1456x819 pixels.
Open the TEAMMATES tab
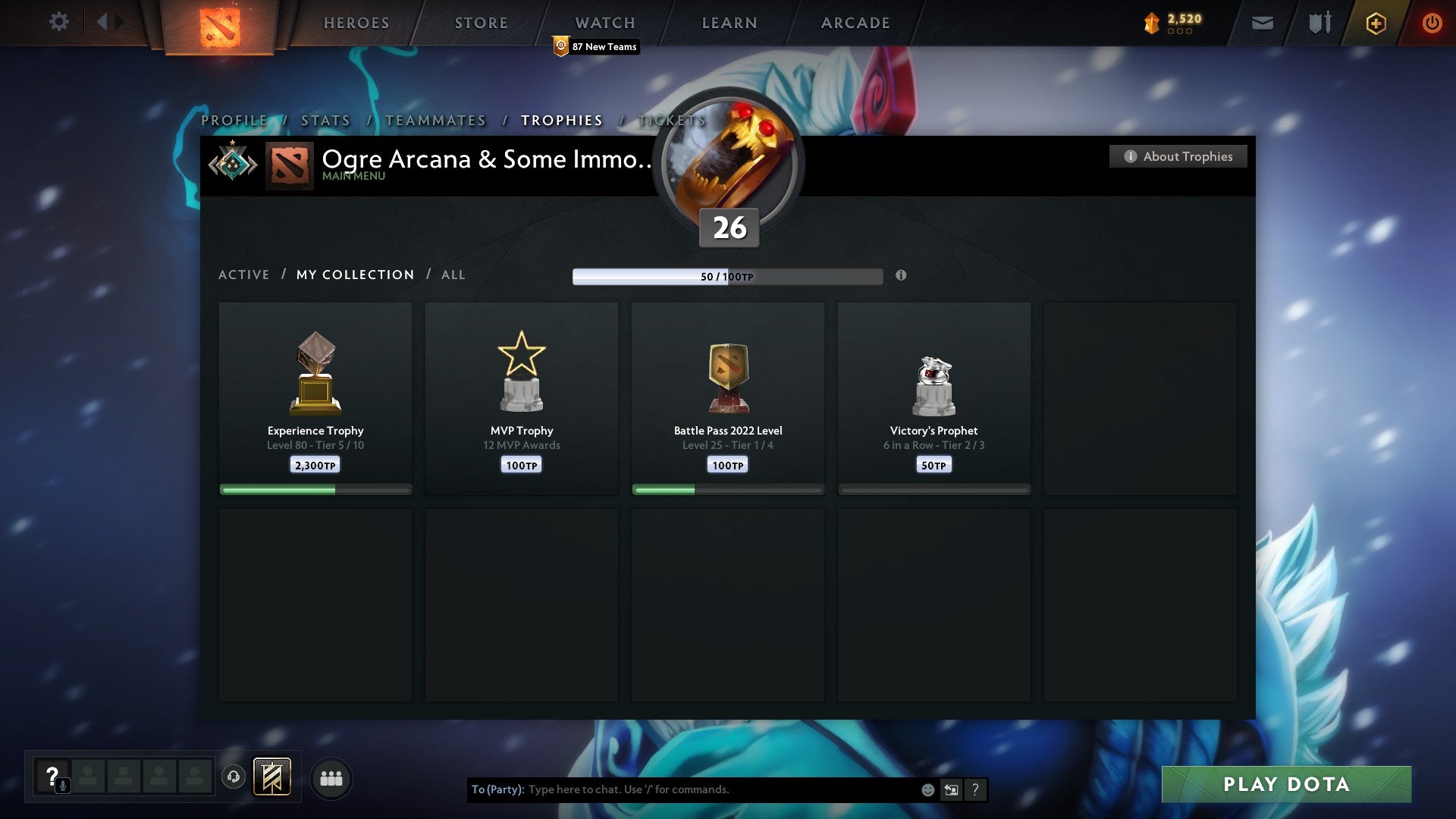[435, 120]
